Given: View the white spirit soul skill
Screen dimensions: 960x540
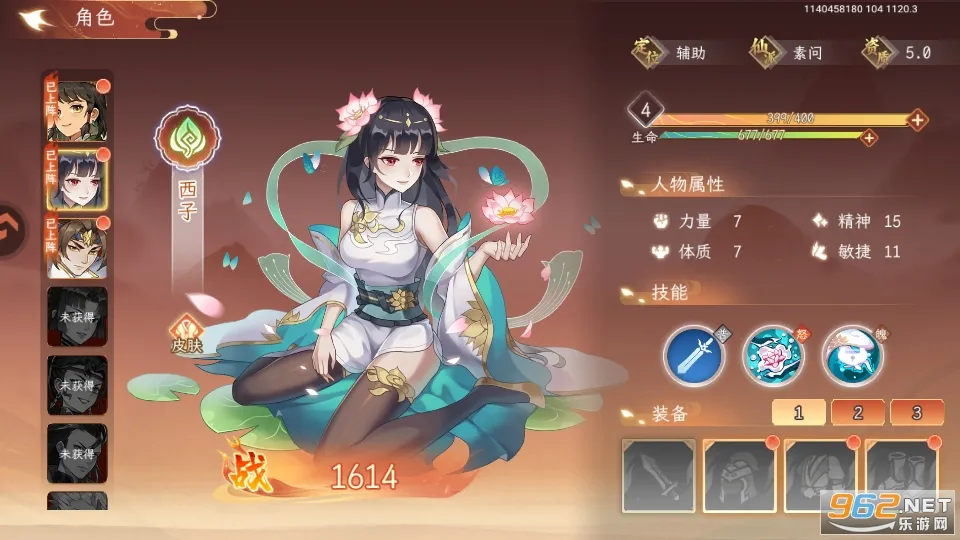Looking at the screenshot, I should [851, 356].
